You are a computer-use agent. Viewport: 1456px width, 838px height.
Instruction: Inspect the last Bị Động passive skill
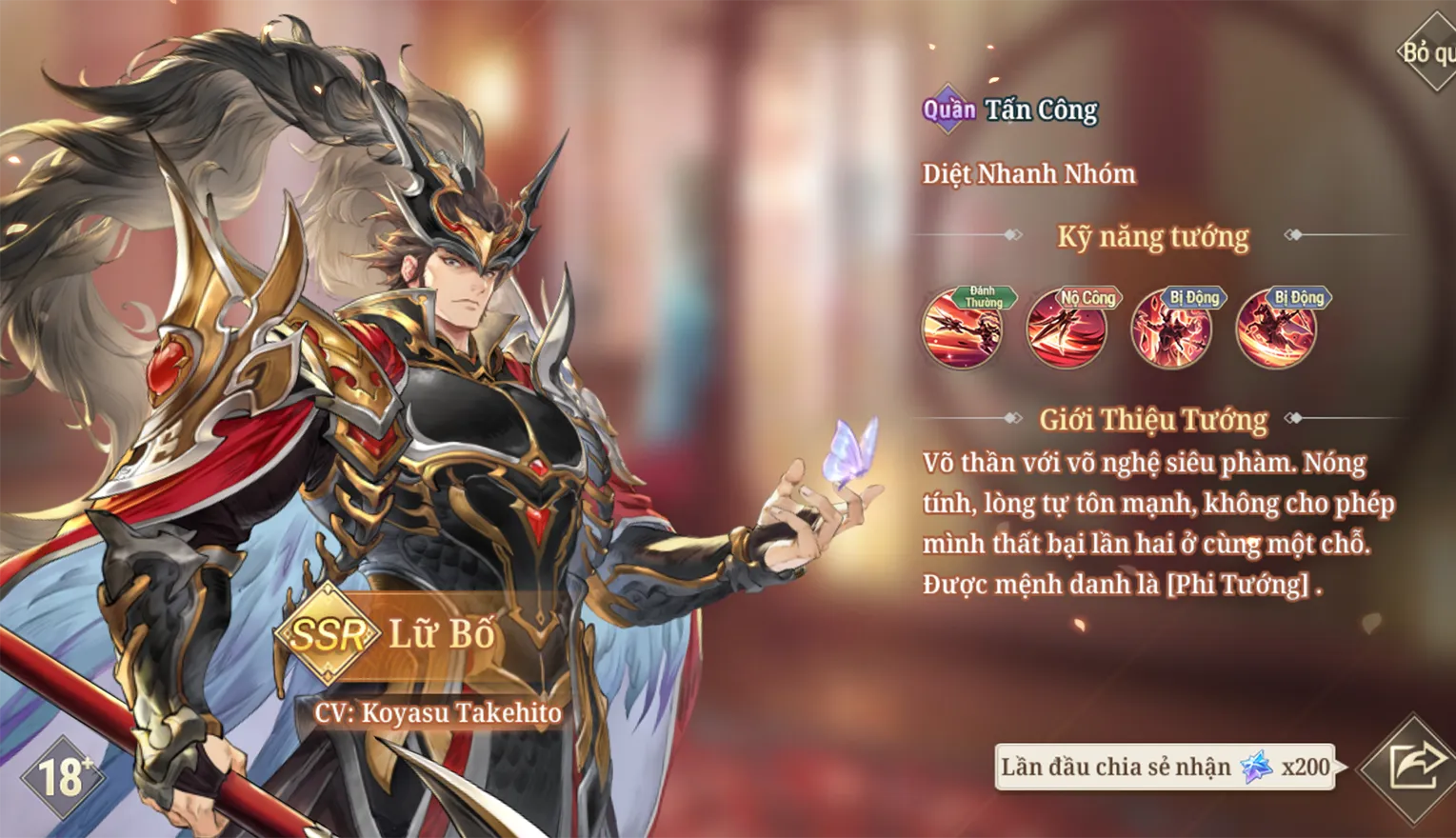pyautogui.click(x=1276, y=329)
